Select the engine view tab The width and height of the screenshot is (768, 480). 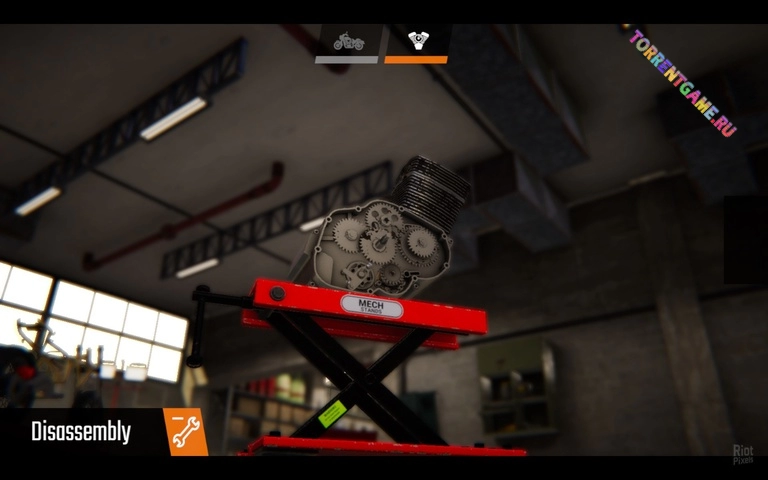coord(416,43)
